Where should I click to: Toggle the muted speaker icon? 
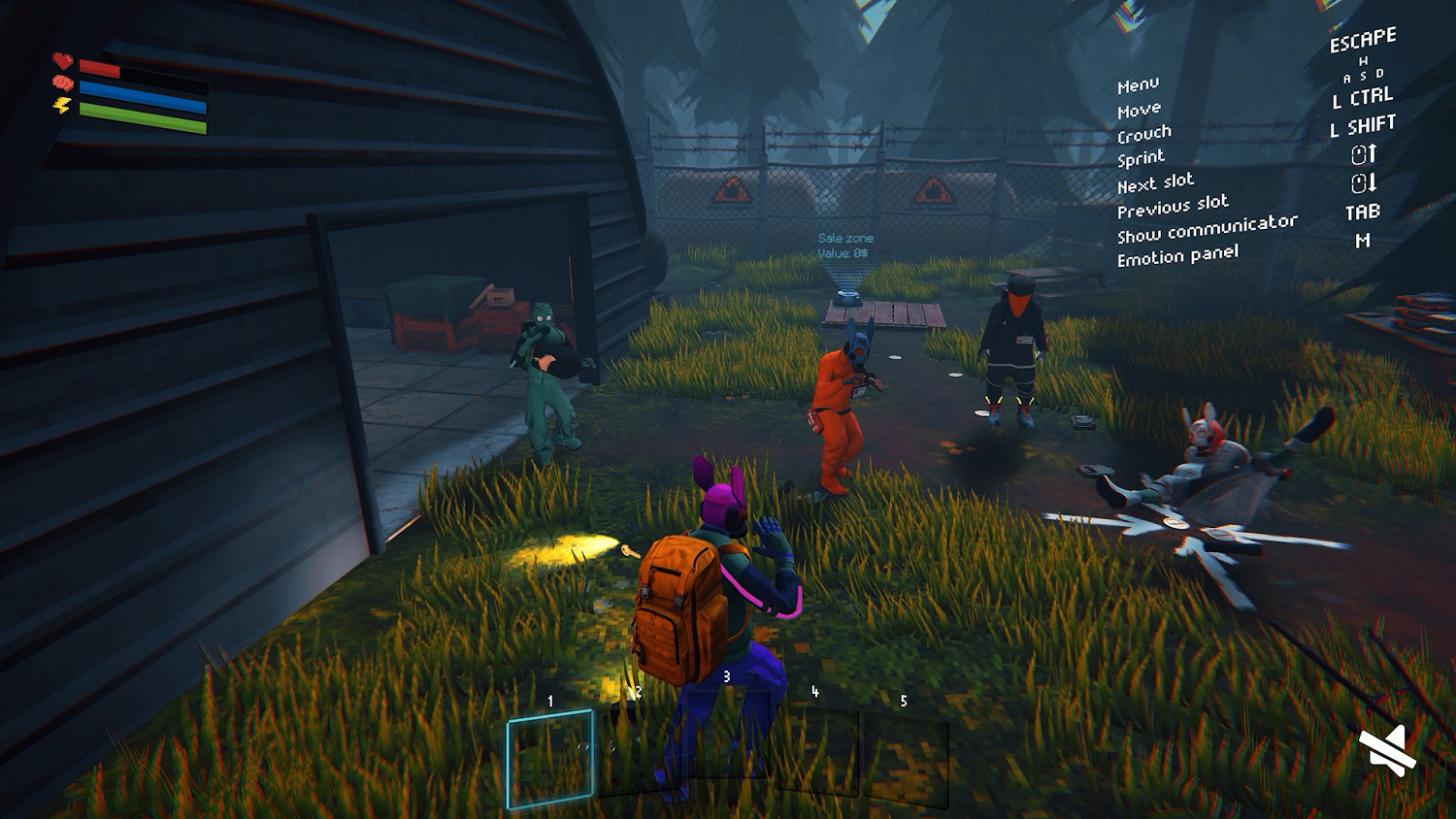pos(1387,750)
